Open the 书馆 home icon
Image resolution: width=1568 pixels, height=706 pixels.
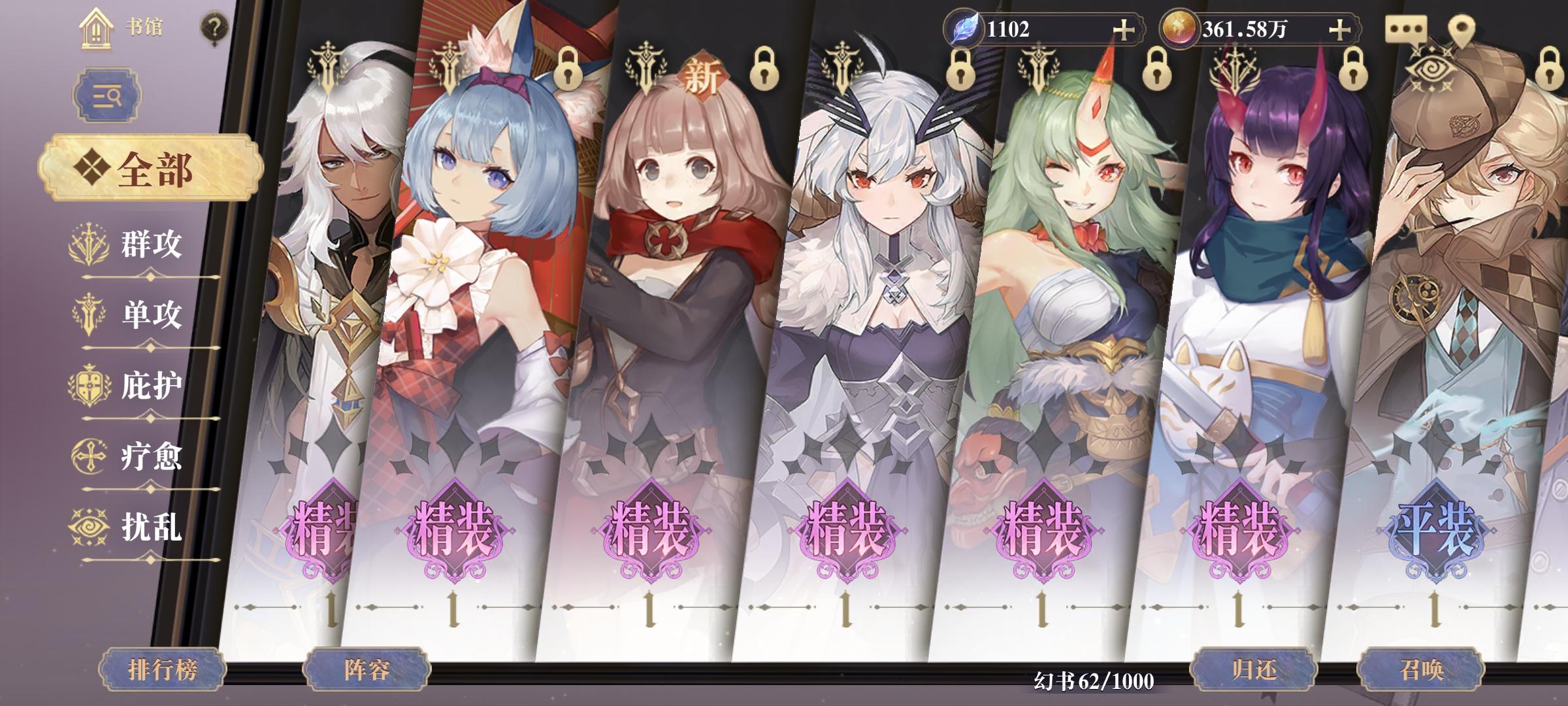pyautogui.click(x=97, y=27)
